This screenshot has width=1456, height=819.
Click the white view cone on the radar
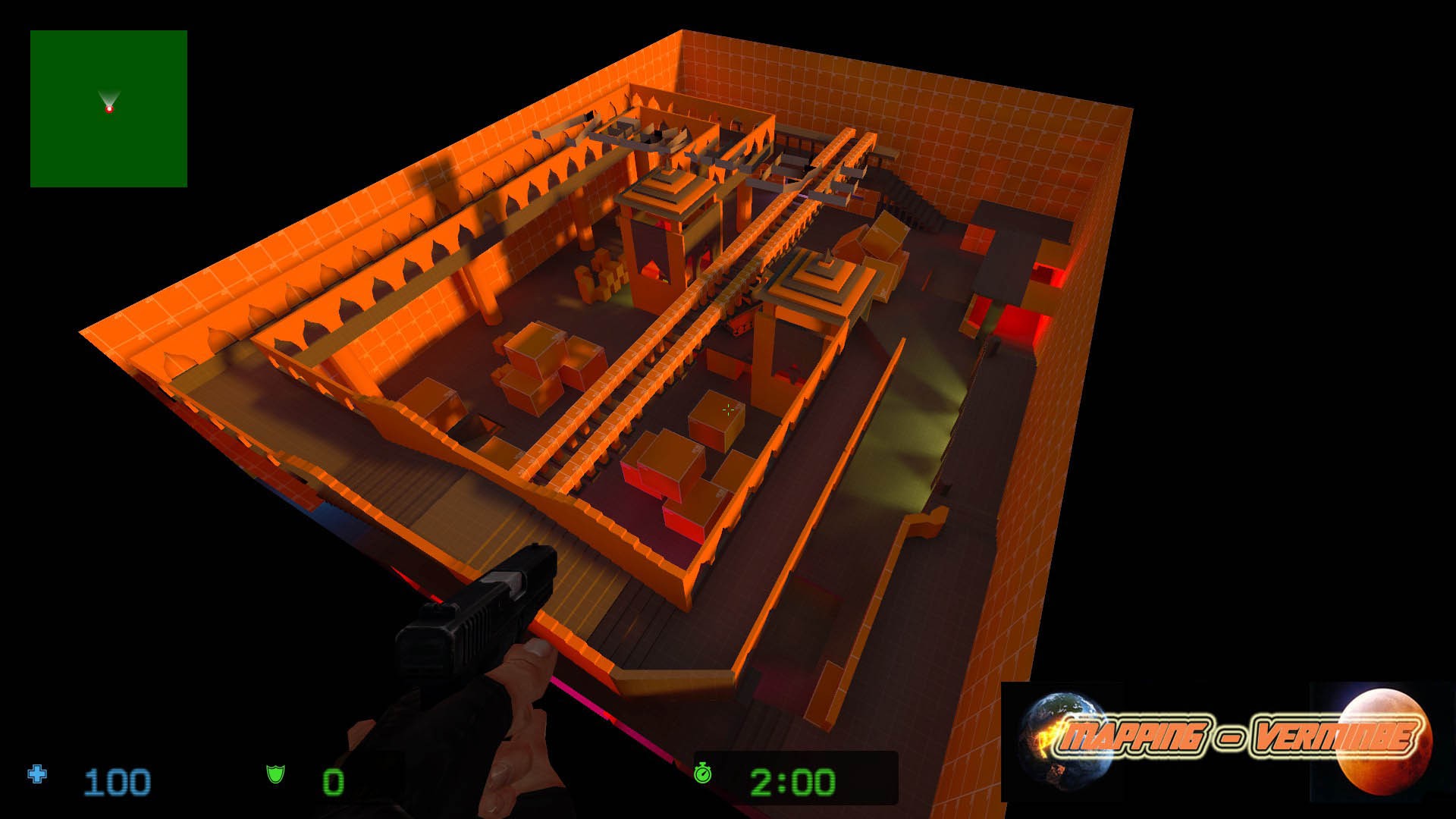point(110,95)
